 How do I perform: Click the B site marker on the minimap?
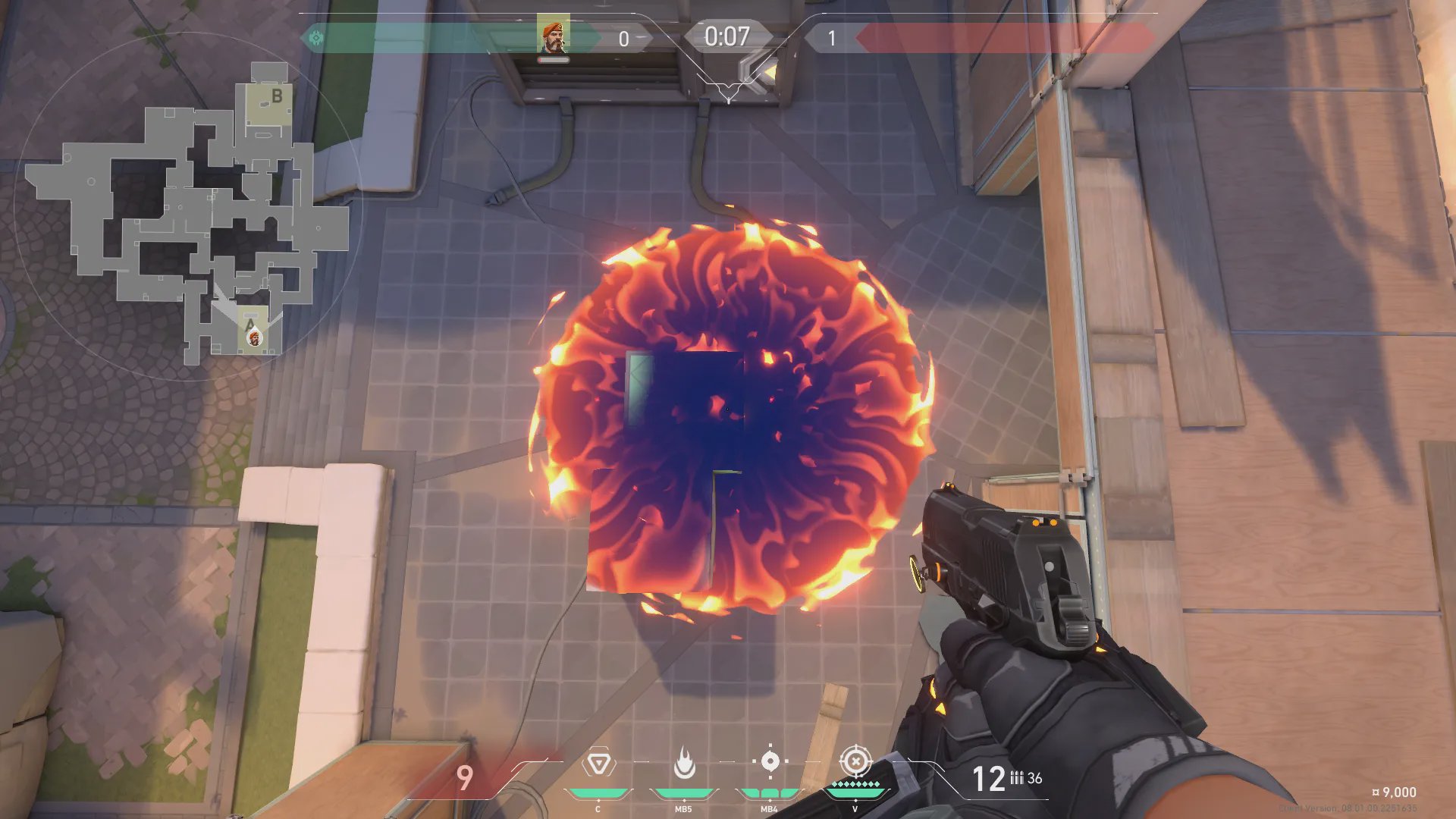(277, 96)
